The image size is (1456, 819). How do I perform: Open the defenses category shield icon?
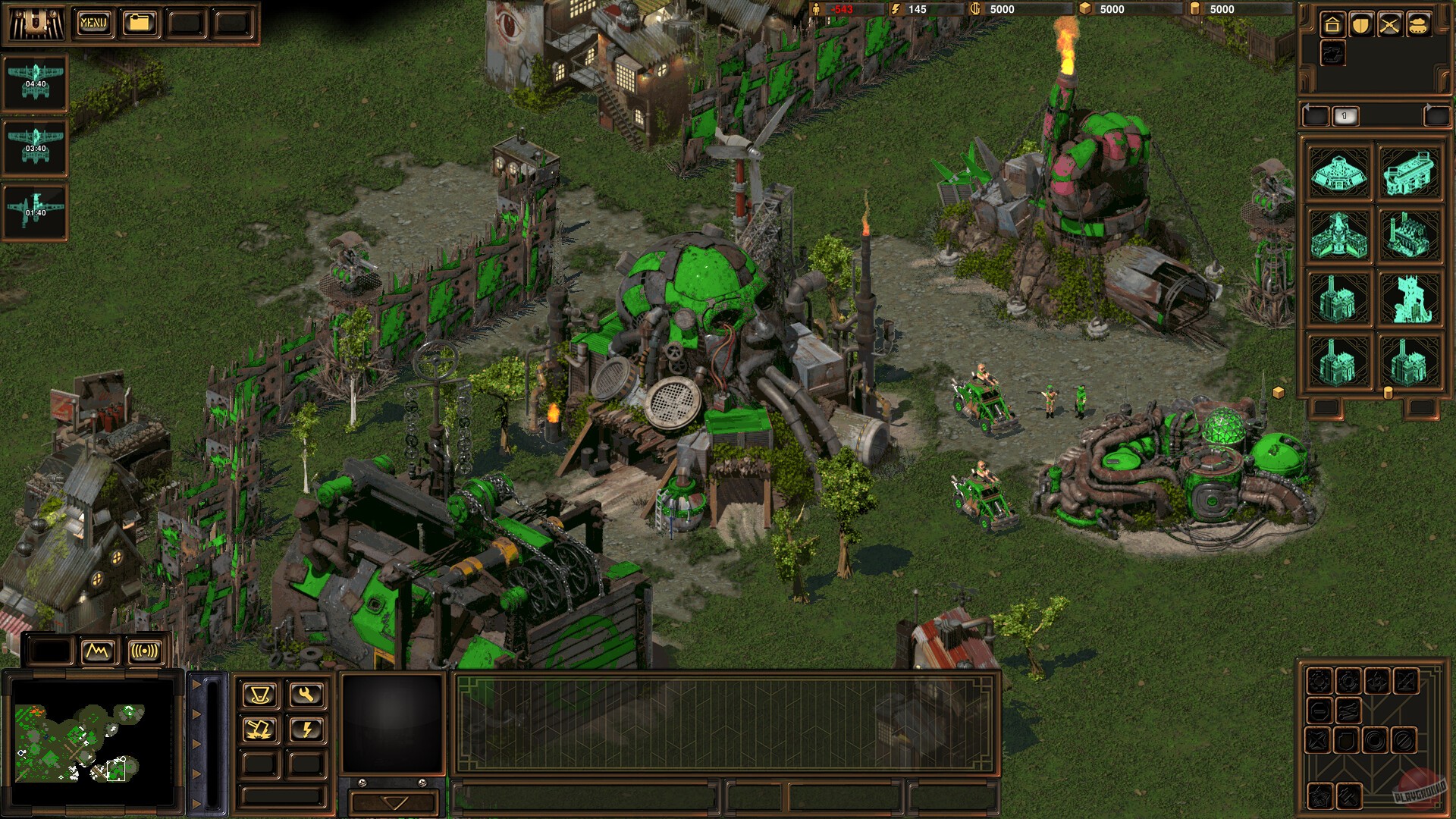(1360, 24)
